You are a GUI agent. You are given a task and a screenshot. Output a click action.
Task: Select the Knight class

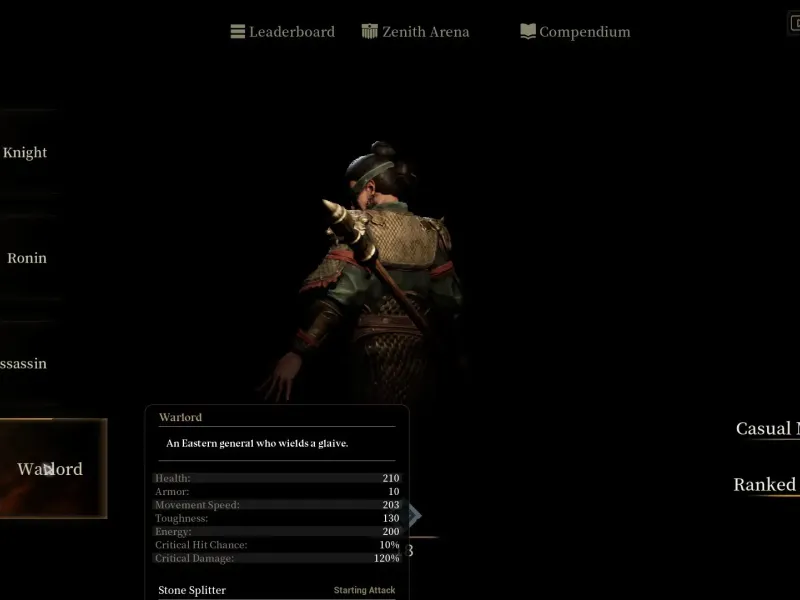pos(26,153)
